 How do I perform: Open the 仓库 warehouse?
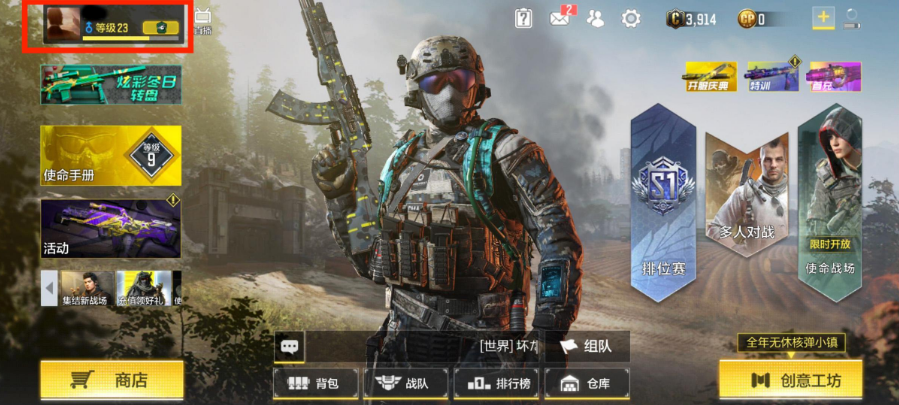pyautogui.click(x=585, y=383)
